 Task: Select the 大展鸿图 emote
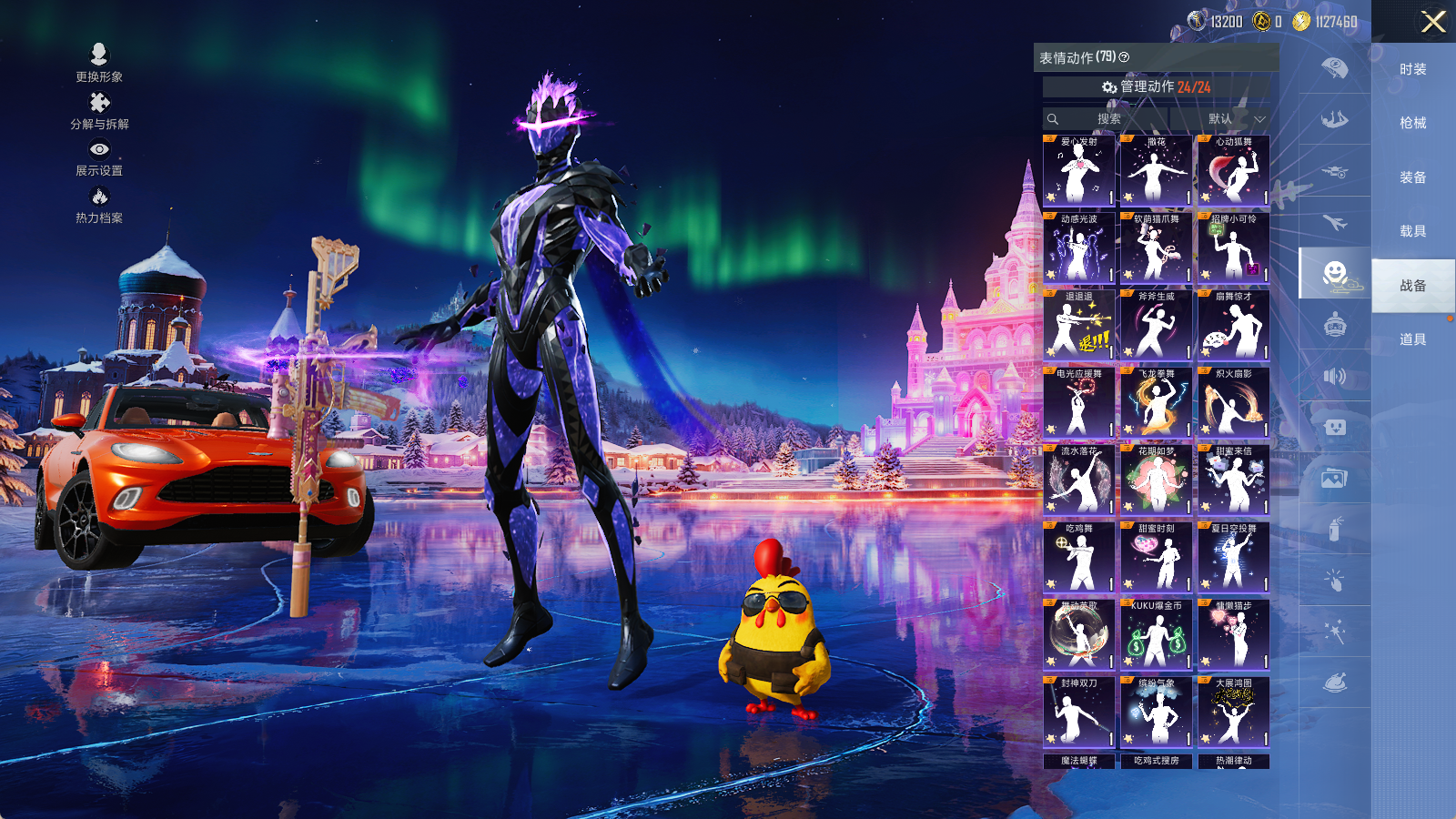[1233, 712]
